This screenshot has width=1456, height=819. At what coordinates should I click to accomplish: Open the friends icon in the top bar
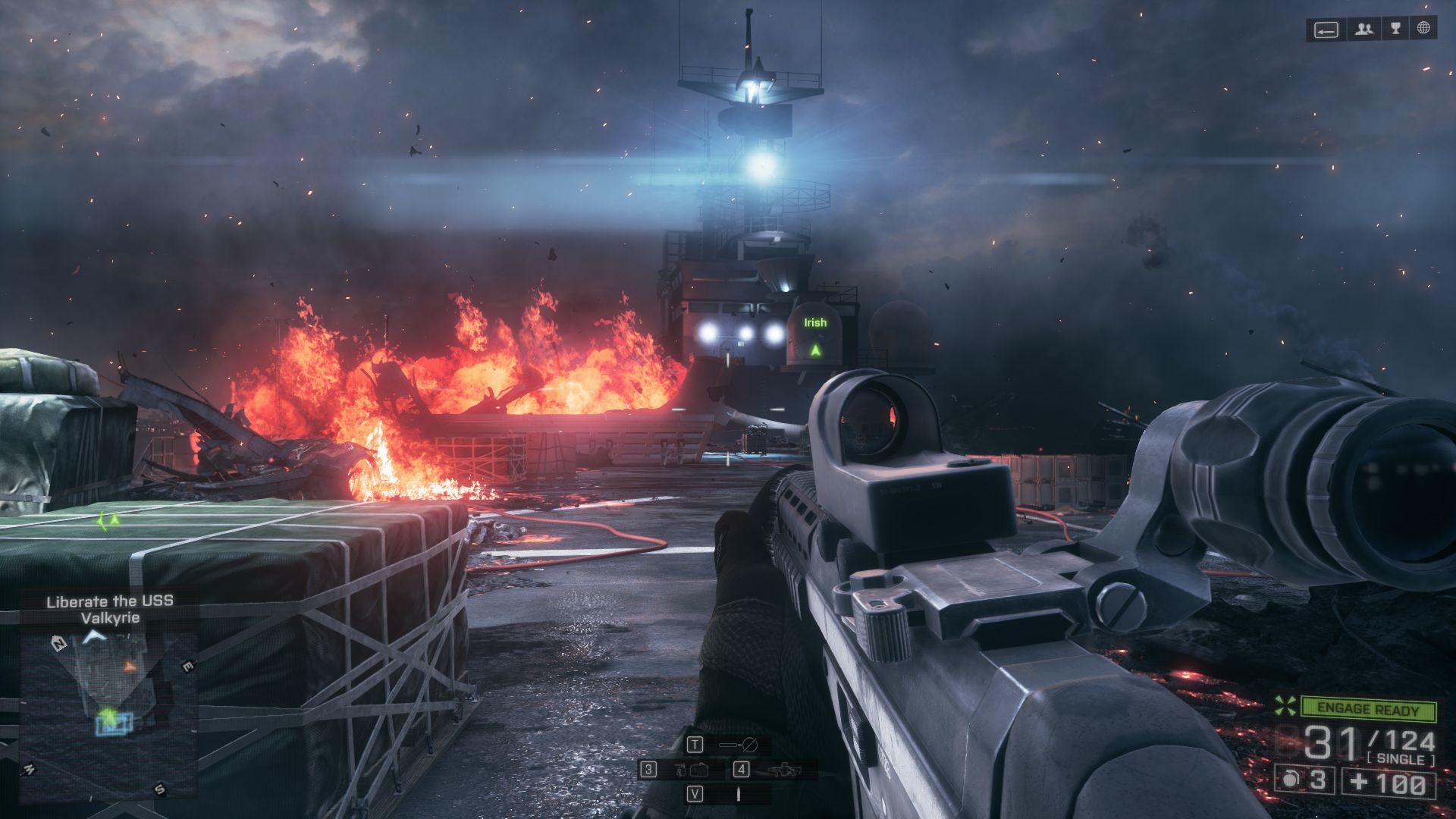click(1364, 30)
